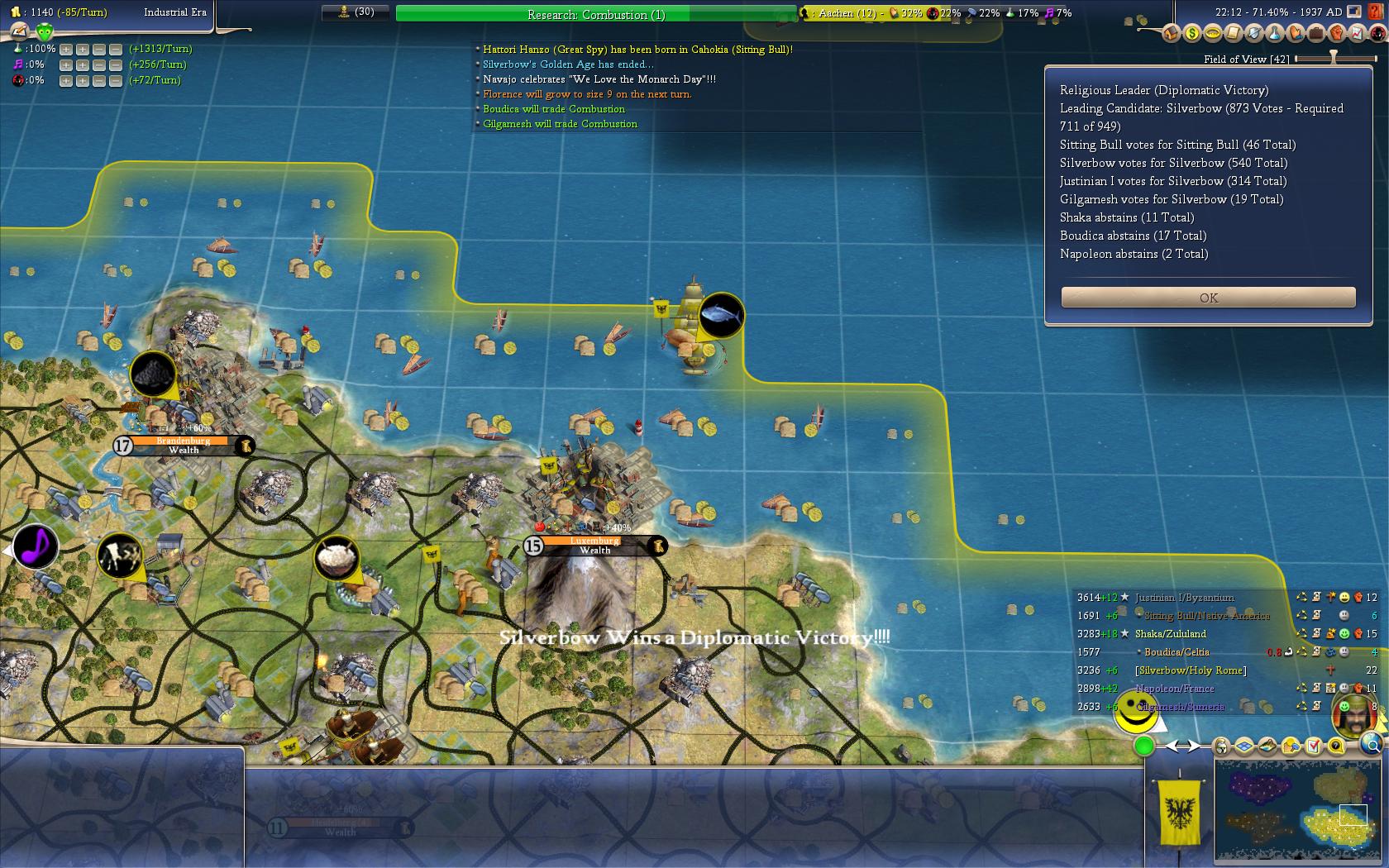Click the green end turn button
The width and height of the screenshot is (1389, 868).
pos(1144,746)
